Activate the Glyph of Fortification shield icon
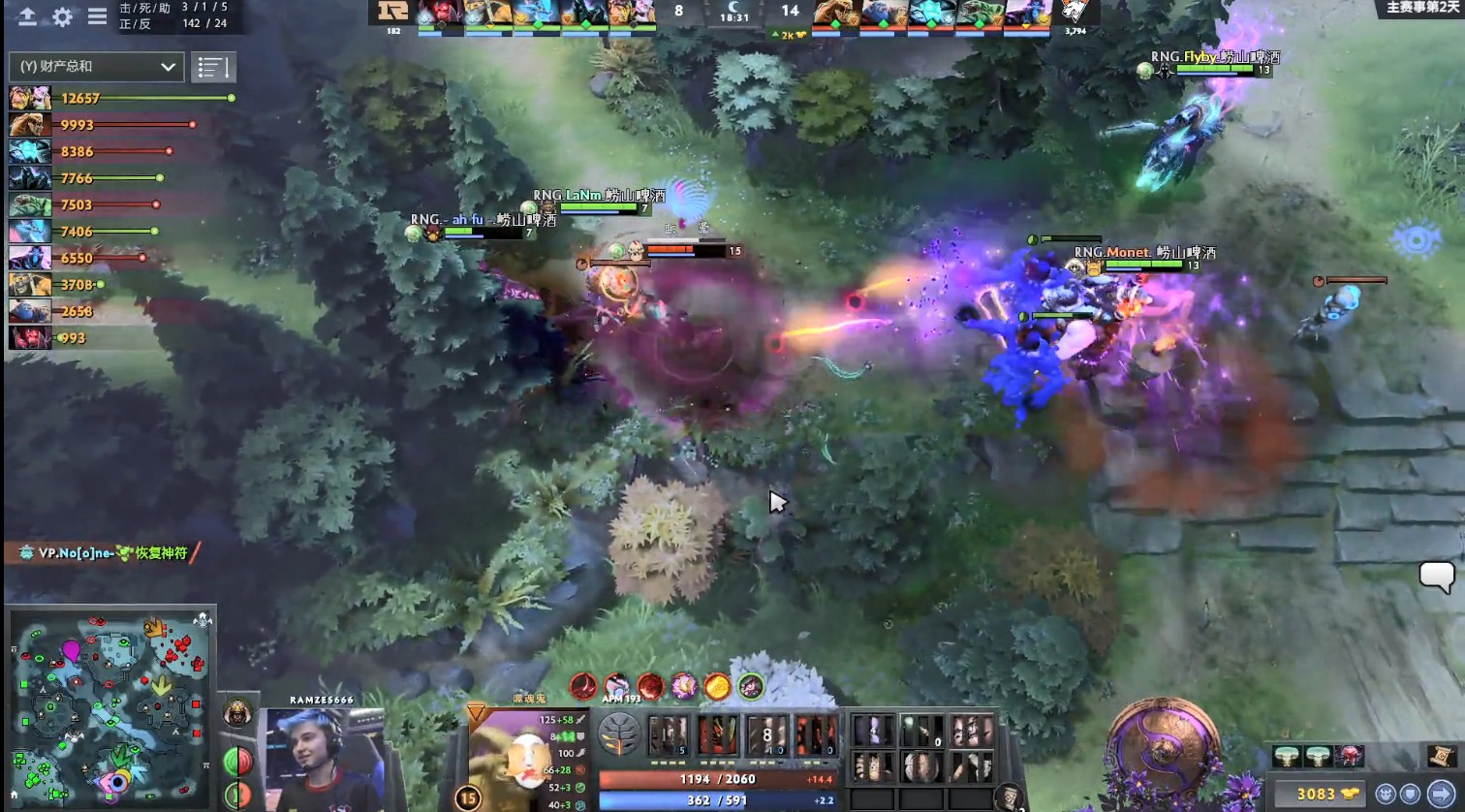The height and width of the screenshot is (812, 1465). (1412, 793)
